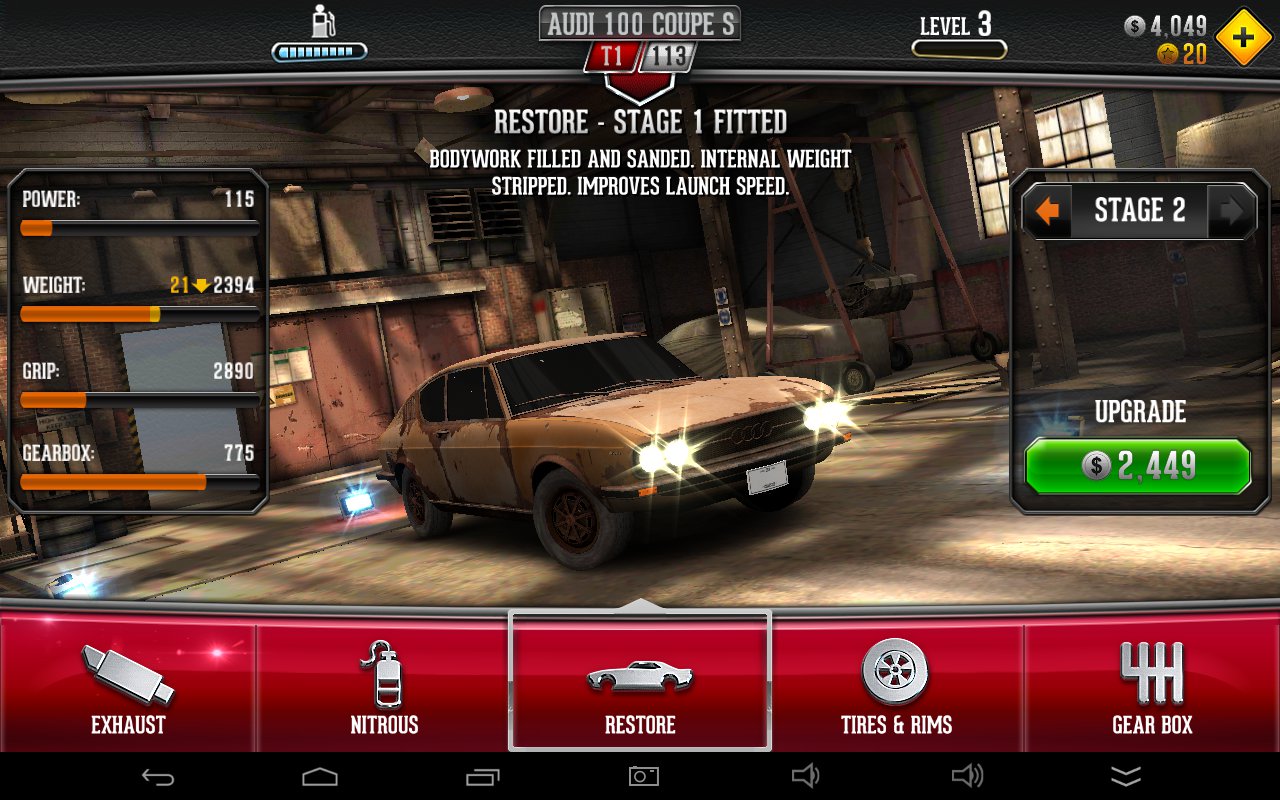
Task: Buy the Stage 2 upgrade for $2,449
Action: [x=1138, y=466]
